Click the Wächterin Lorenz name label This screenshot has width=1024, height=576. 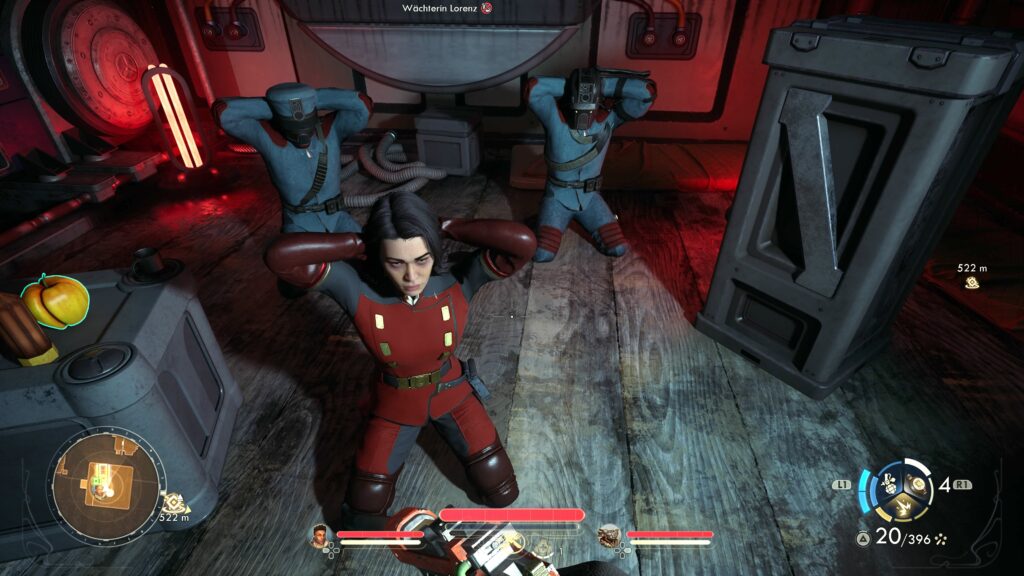(x=440, y=8)
